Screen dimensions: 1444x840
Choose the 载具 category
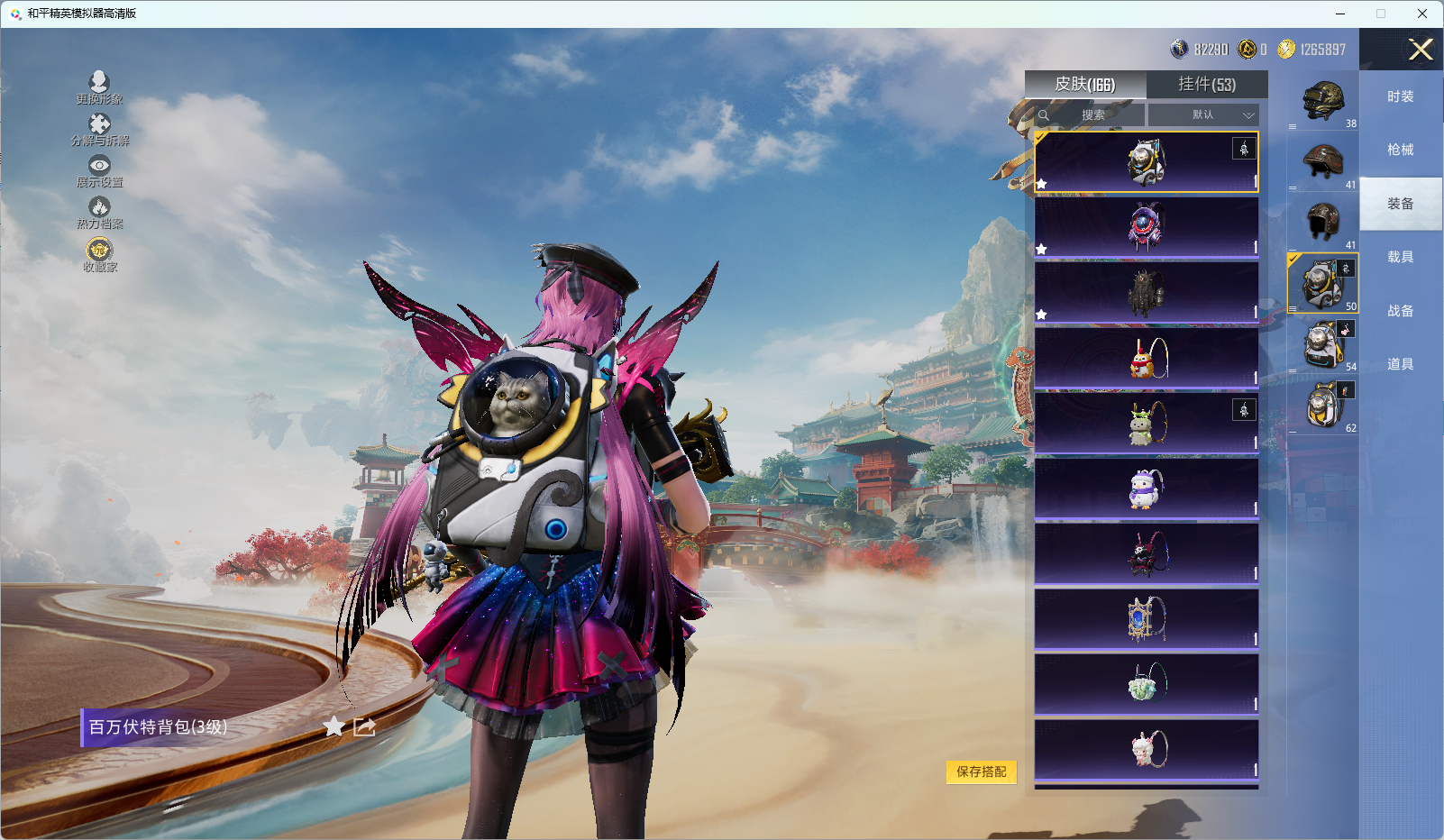(1400, 257)
